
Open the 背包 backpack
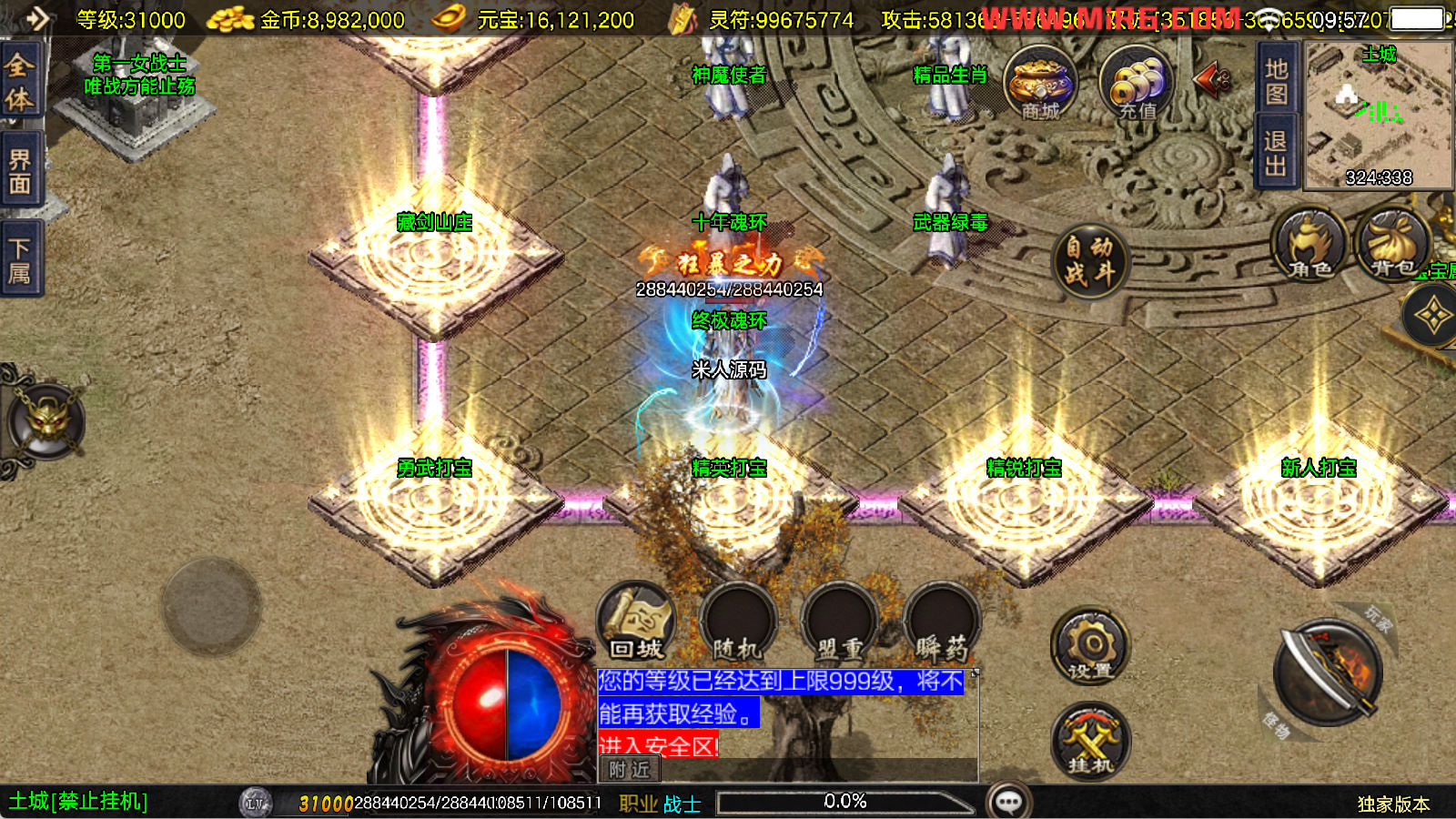coord(1392,246)
